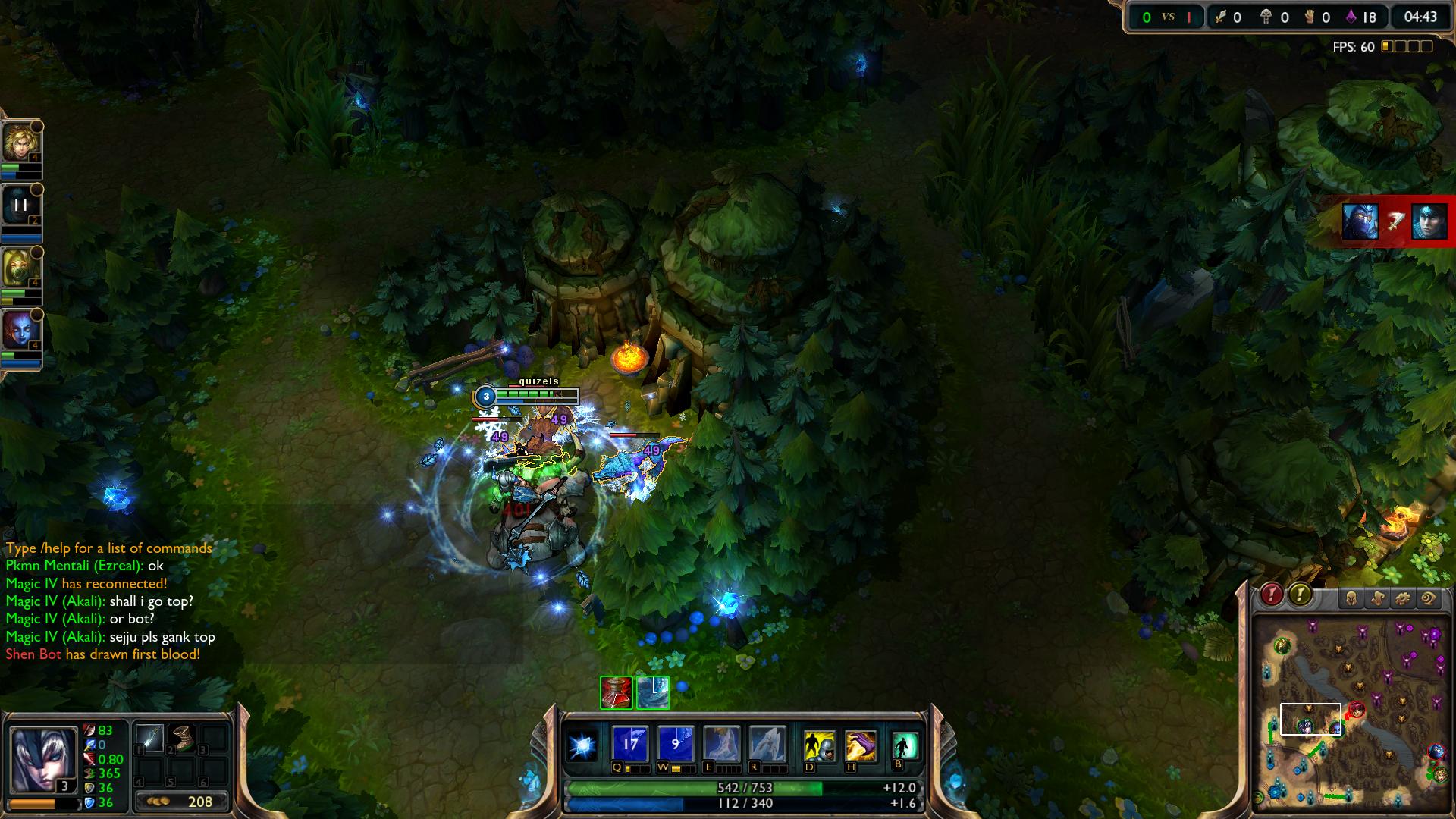The height and width of the screenshot is (819, 1456).
Task: Activate the red exclamation ping button
Action: click(1272, 595)
